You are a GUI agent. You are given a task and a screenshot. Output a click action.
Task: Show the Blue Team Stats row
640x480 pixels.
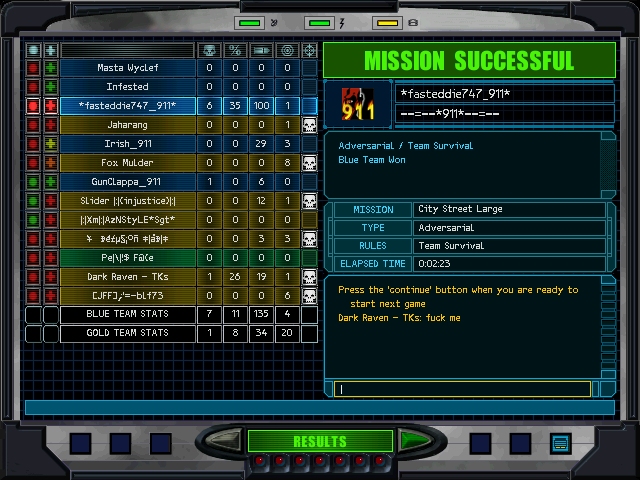click(127, 315)
